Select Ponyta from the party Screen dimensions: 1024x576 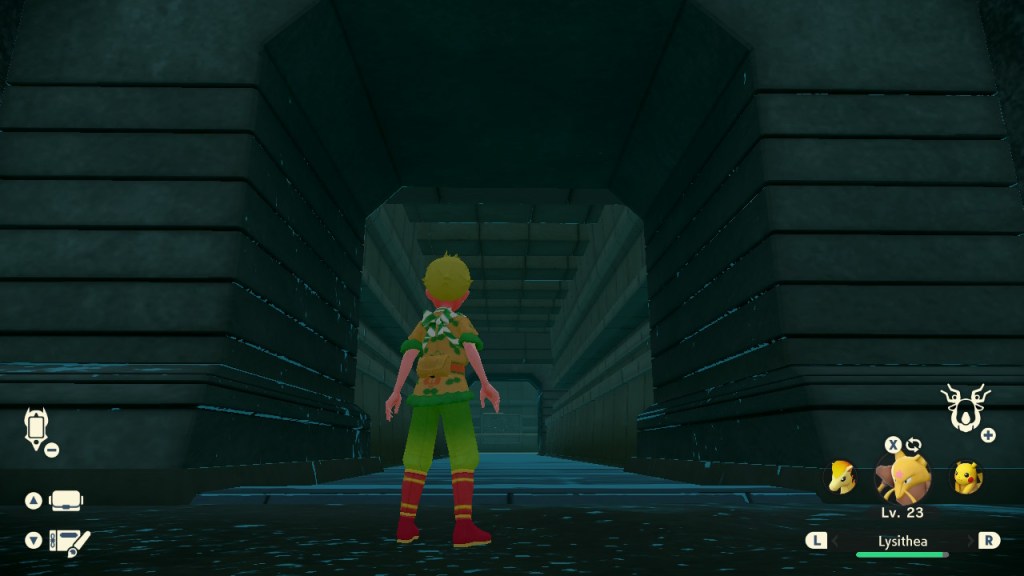[842, 478]
